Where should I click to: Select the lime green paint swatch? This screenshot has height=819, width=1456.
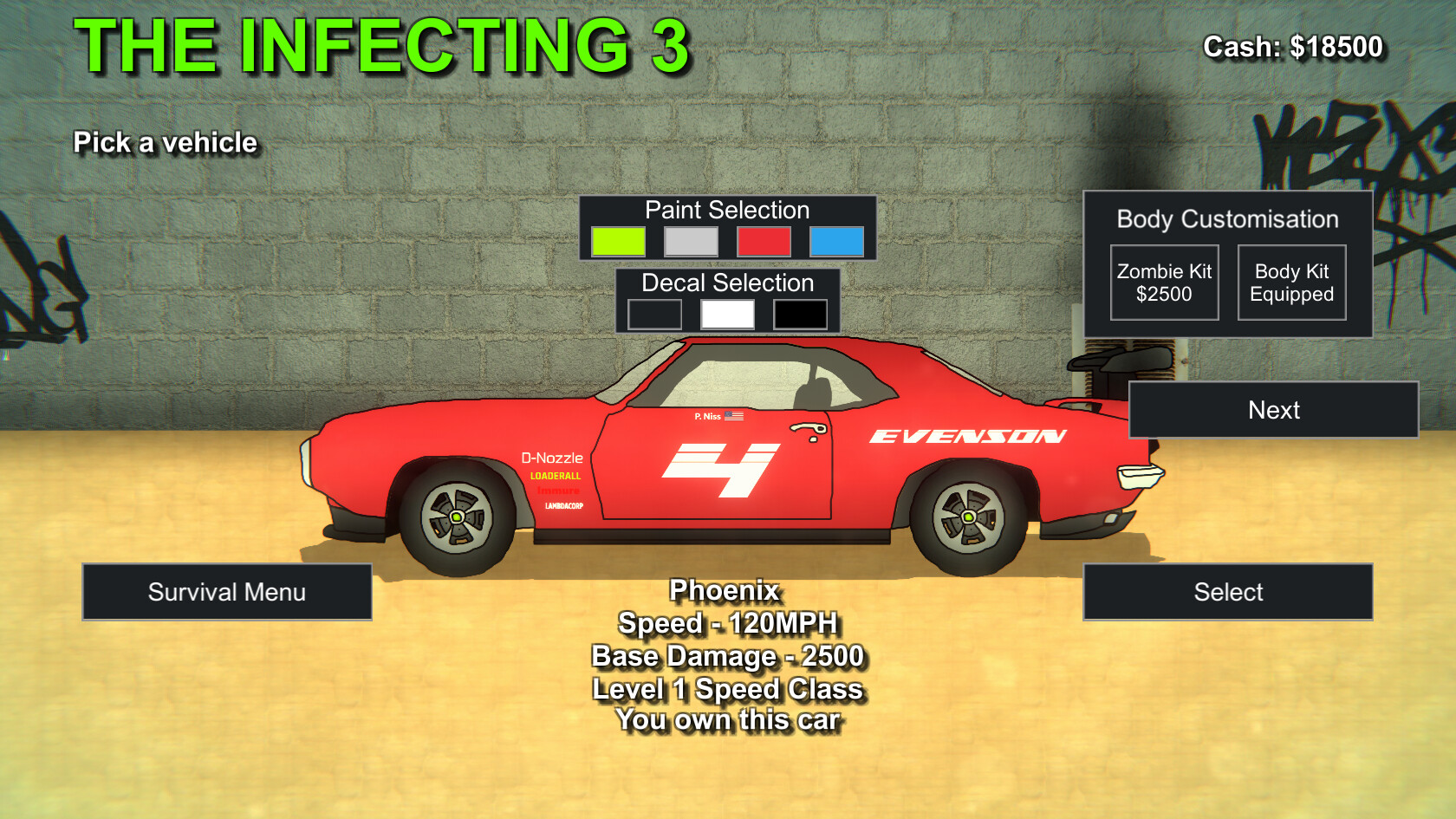(619, 242)
